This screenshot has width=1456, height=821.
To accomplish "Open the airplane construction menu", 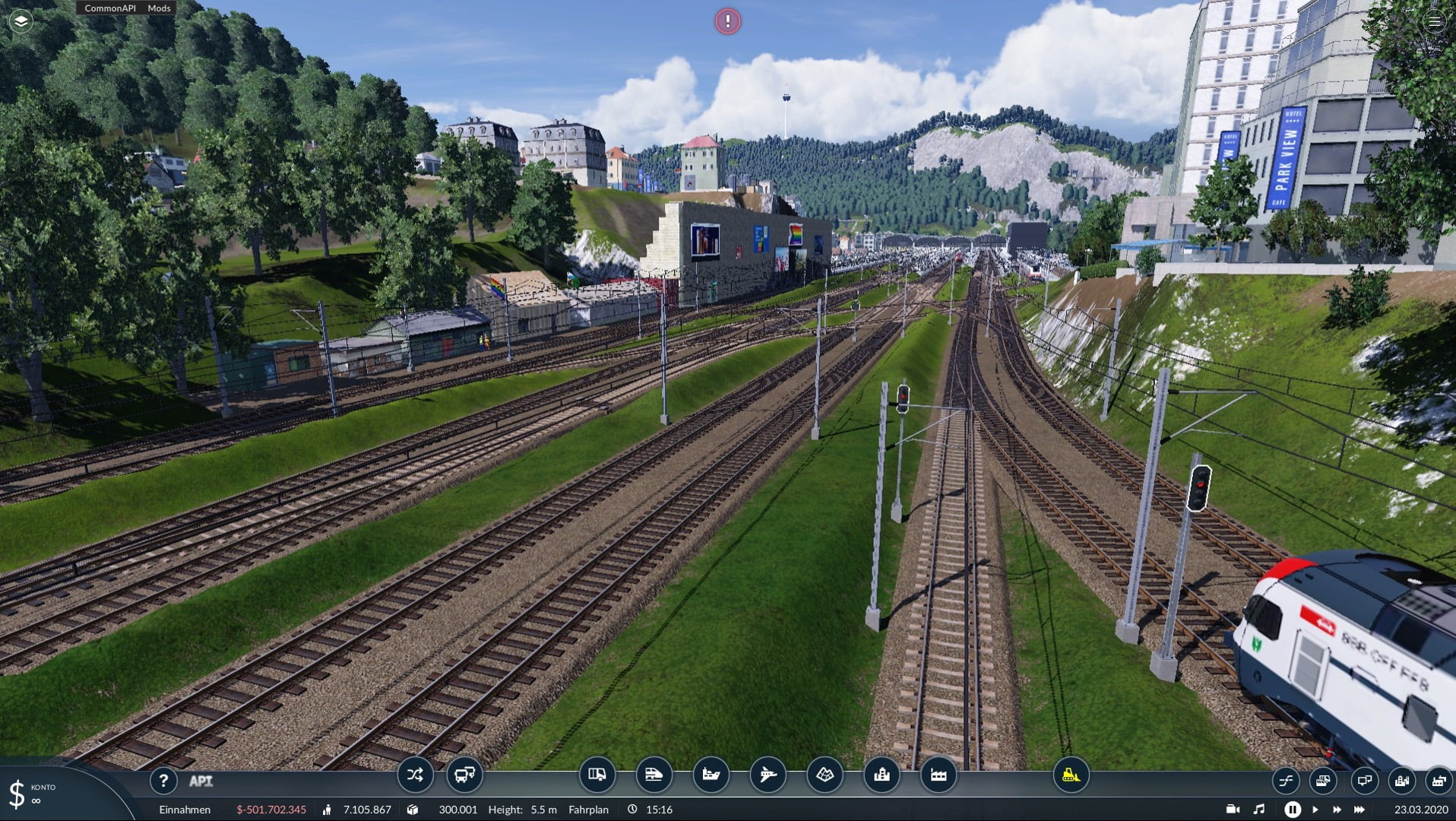I will coord(768,775).
